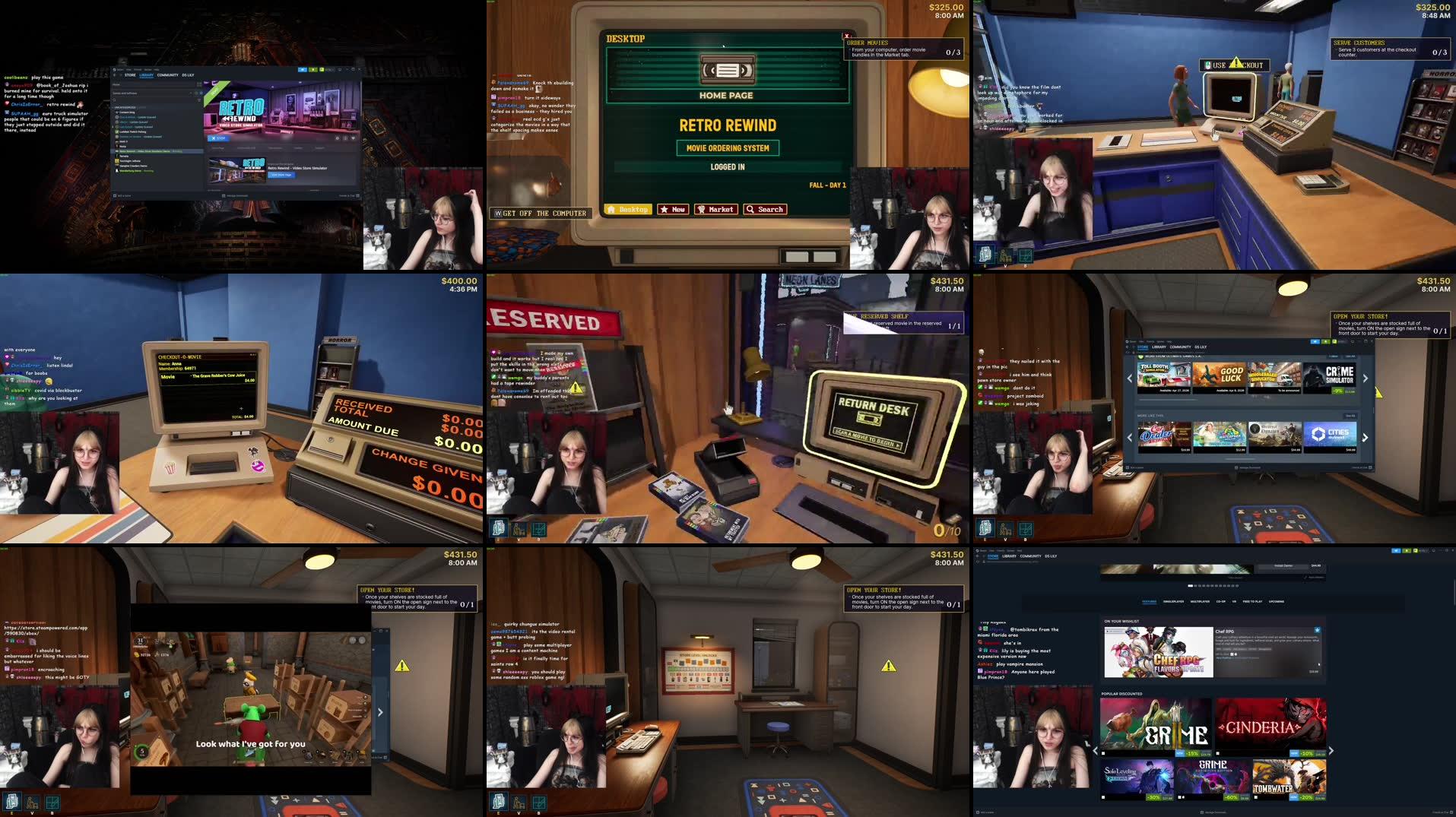Select the Search magnifier on the movie computer
The image size is (1456, 817).
click(750, 210)
